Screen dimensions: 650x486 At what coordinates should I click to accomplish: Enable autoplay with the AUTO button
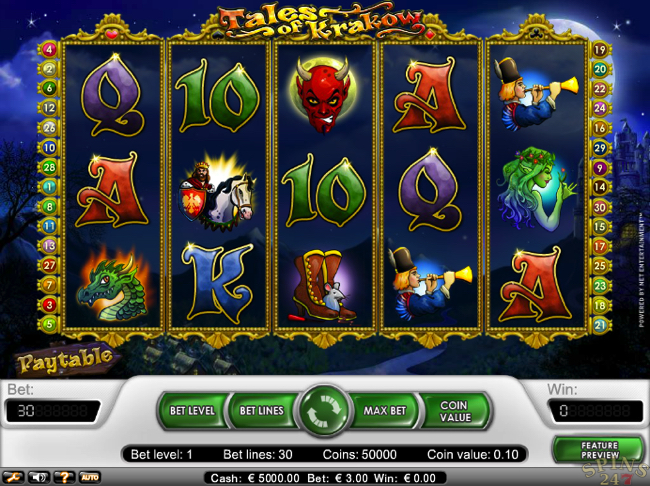click(x=89, y=476)
